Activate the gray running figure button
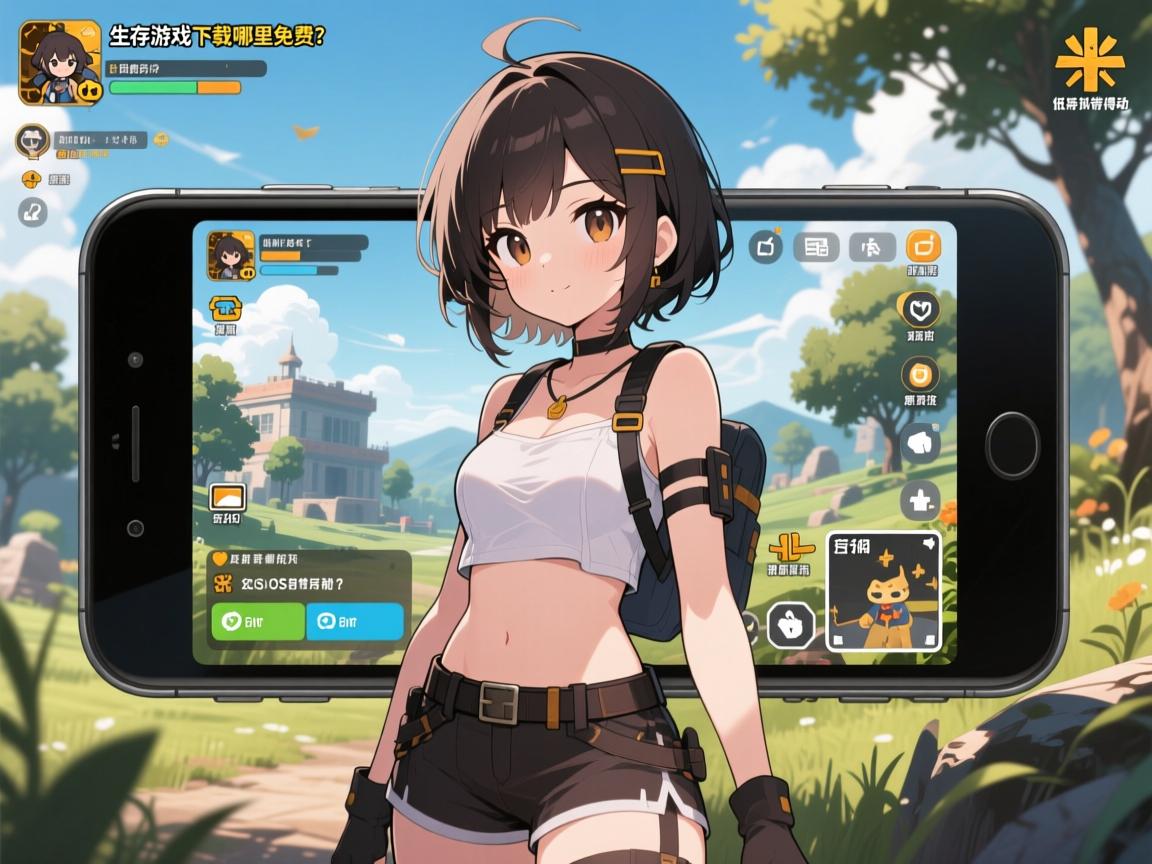Screen dimensions: 1152x864 click(x=871, y=246)
